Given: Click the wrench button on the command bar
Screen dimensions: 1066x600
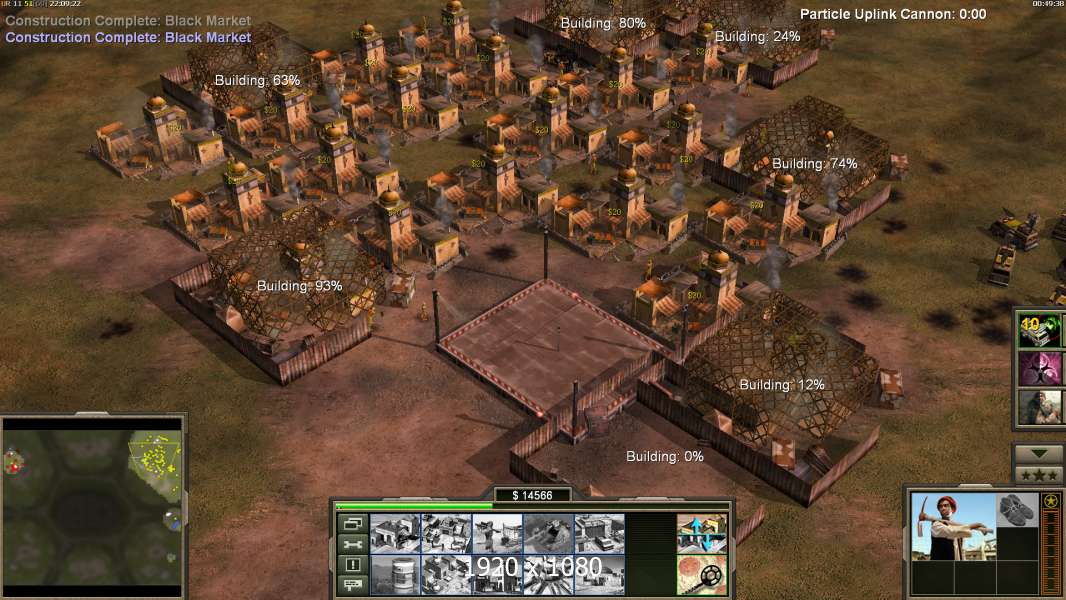Looking at the screenshot, I should coord(351,544).
